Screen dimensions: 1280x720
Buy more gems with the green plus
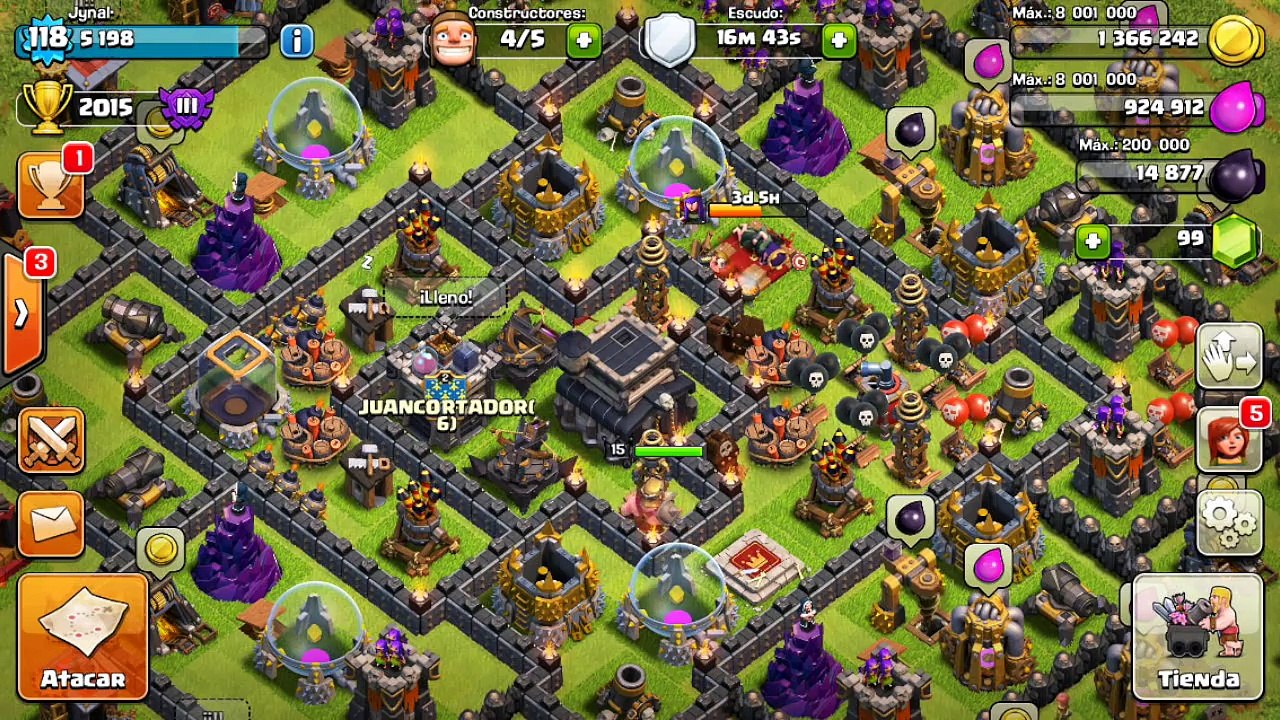pyautogui.click(x=1093, y=241)
